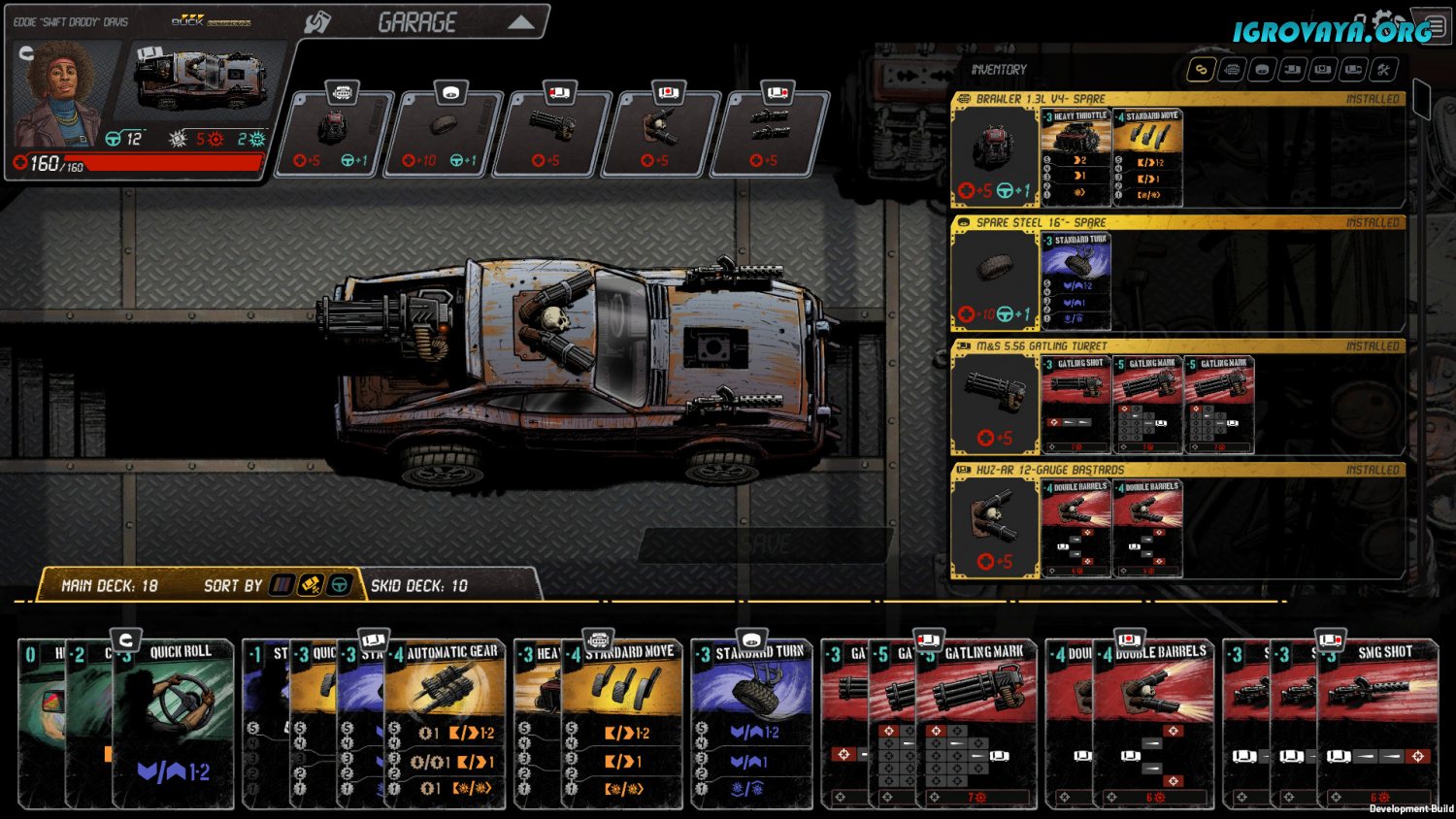Sort the deck by colored stripes icon
1456x819 pixels.
[281, 585]
